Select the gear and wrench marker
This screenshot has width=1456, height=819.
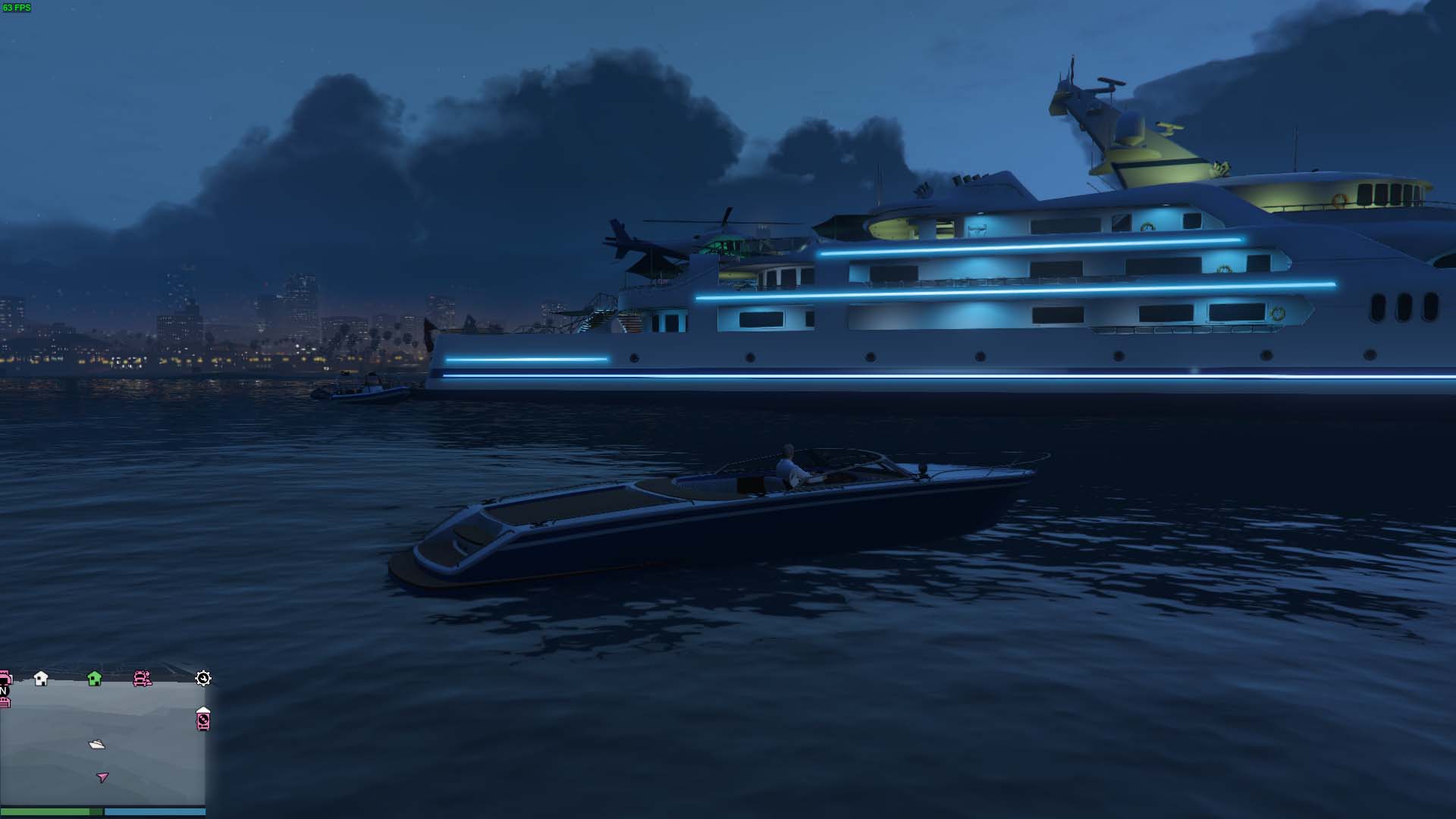(203, 678)
